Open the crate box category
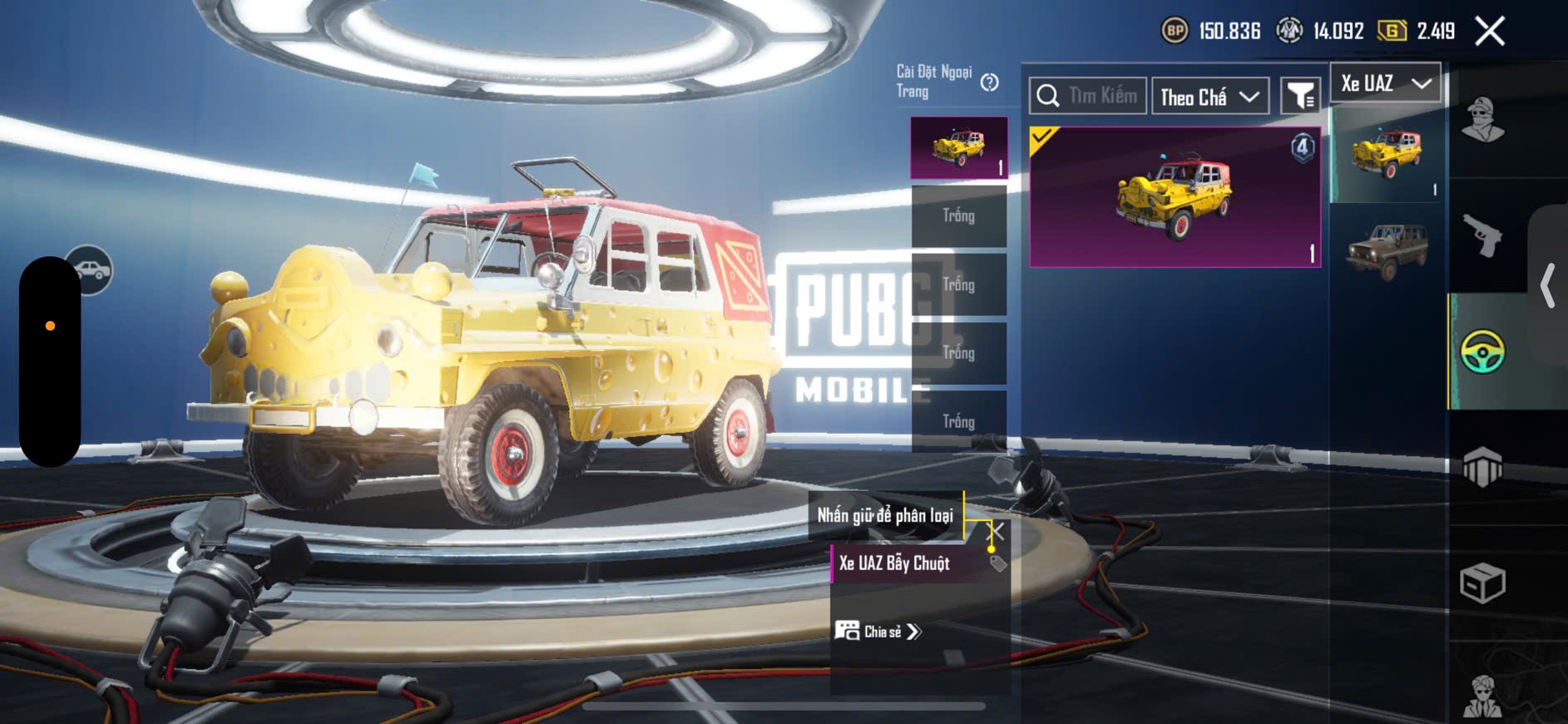This screenshot has width=1568, height=724. (1482, 583)
